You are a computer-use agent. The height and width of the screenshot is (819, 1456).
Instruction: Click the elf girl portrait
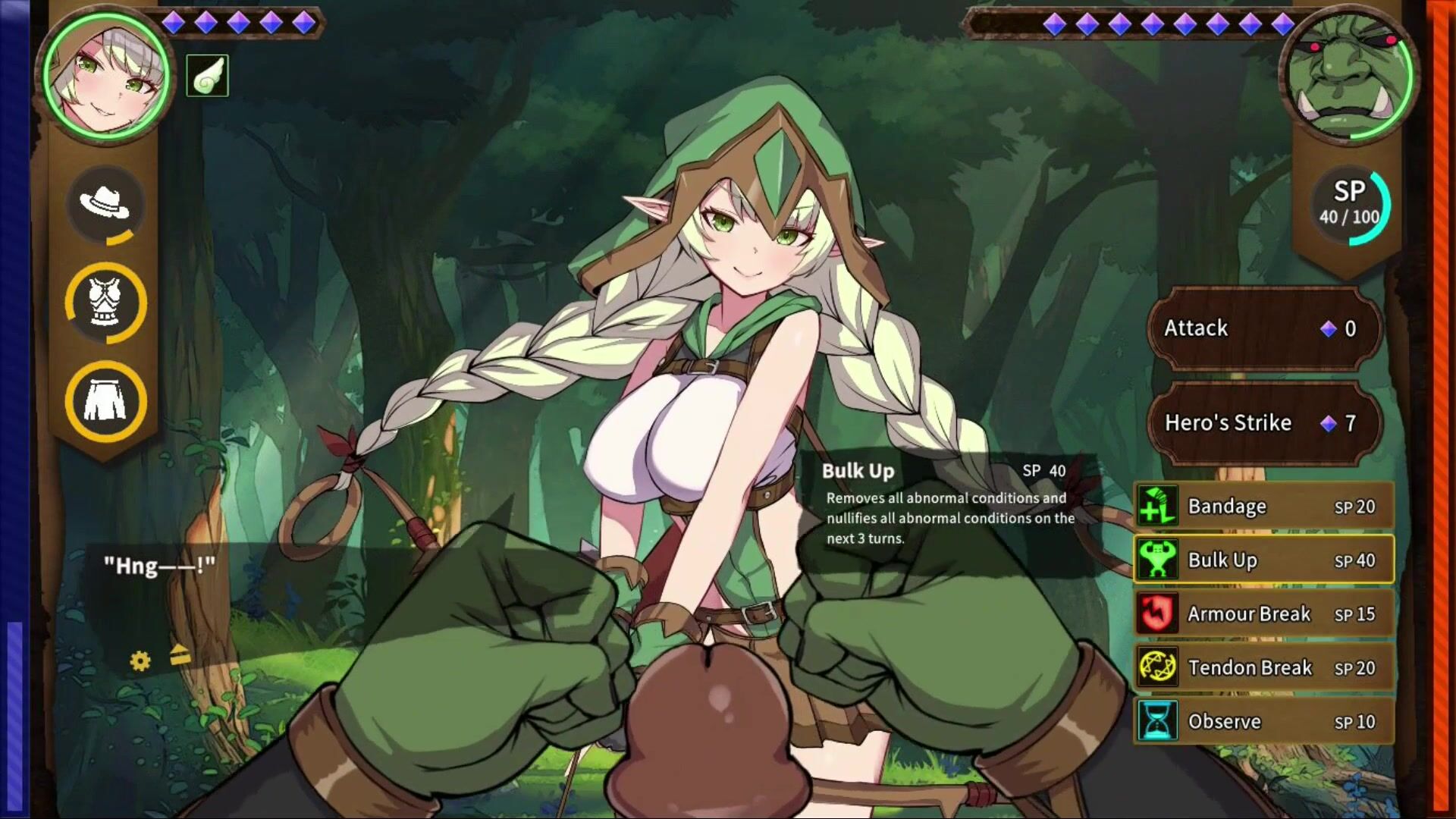[106, 76]
